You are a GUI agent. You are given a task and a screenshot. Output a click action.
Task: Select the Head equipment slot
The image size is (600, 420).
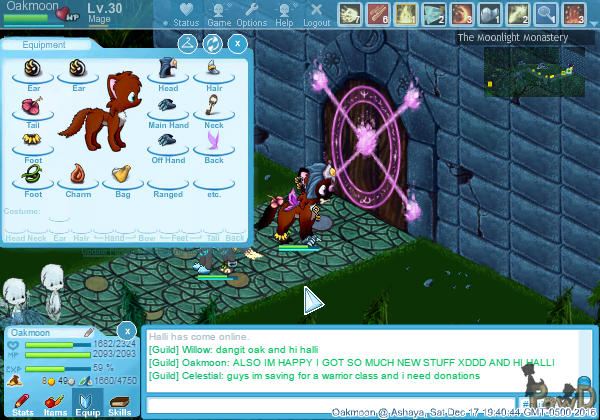168,71
